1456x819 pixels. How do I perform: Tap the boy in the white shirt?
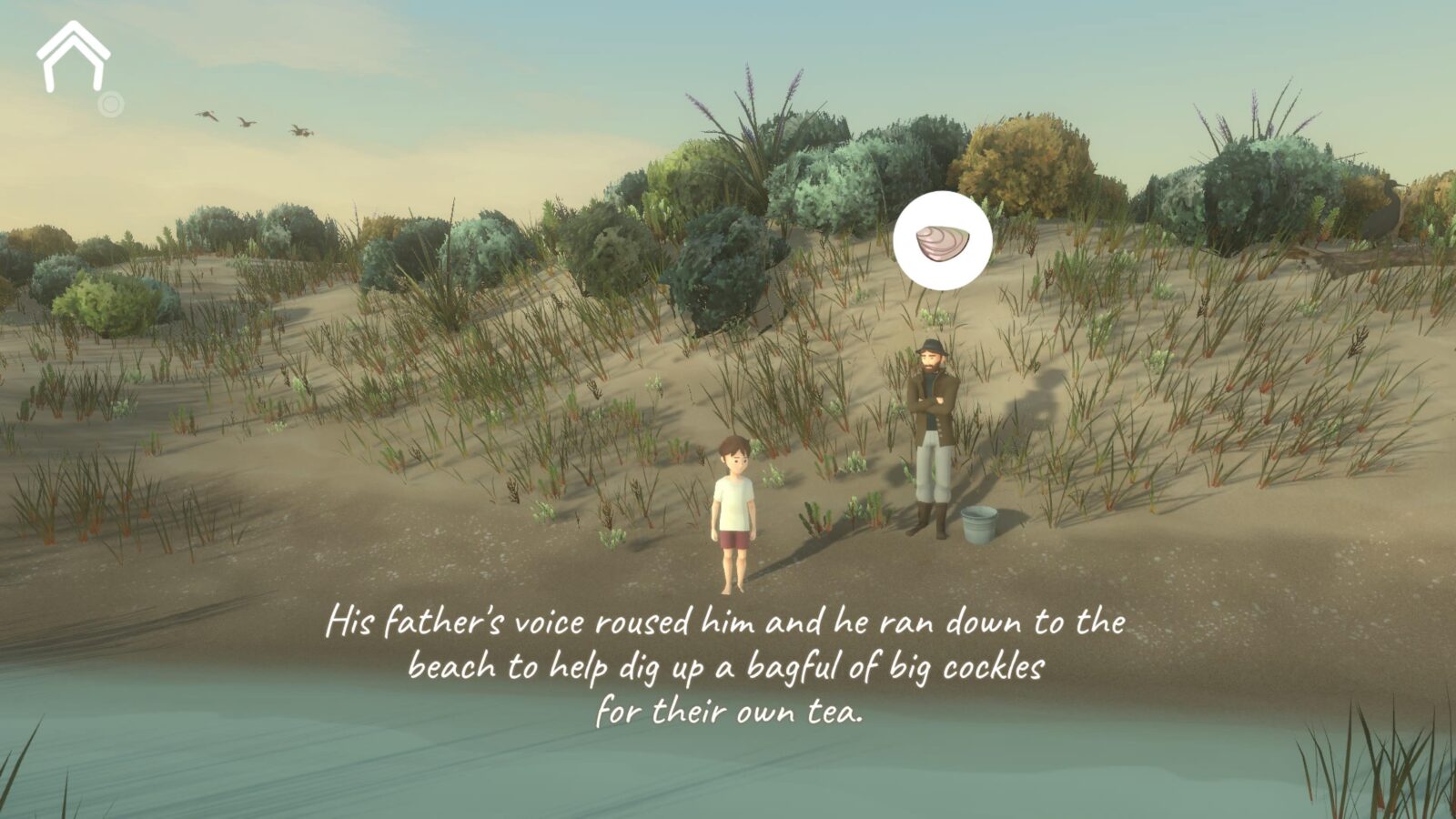[735, 500]
